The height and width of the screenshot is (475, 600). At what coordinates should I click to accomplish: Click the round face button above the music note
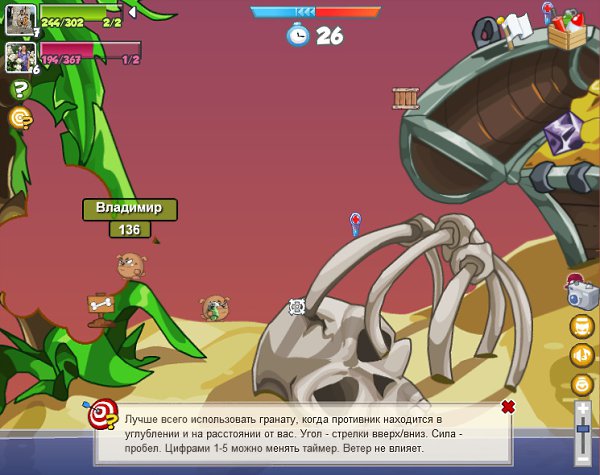(x=582, y=326)
